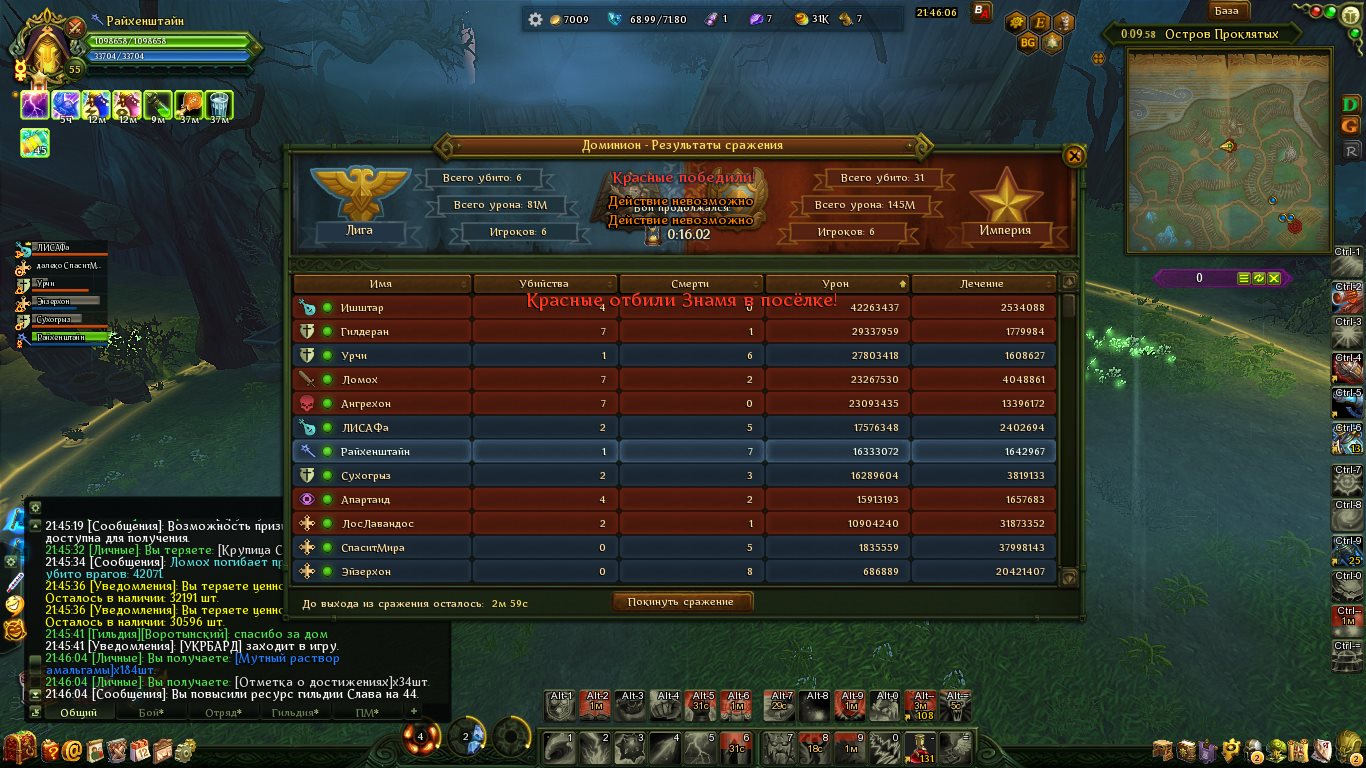Switch to the Отряд chat tab

click(x=222, y=713)
